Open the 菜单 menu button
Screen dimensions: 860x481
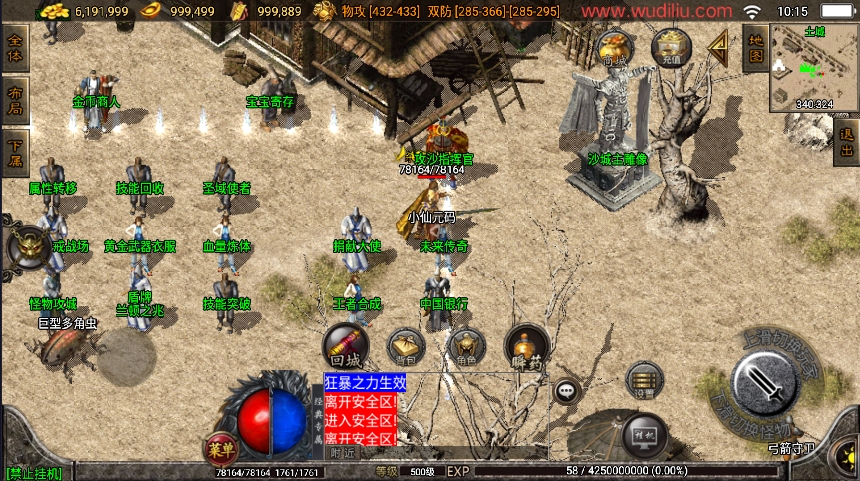coord(220,447)
